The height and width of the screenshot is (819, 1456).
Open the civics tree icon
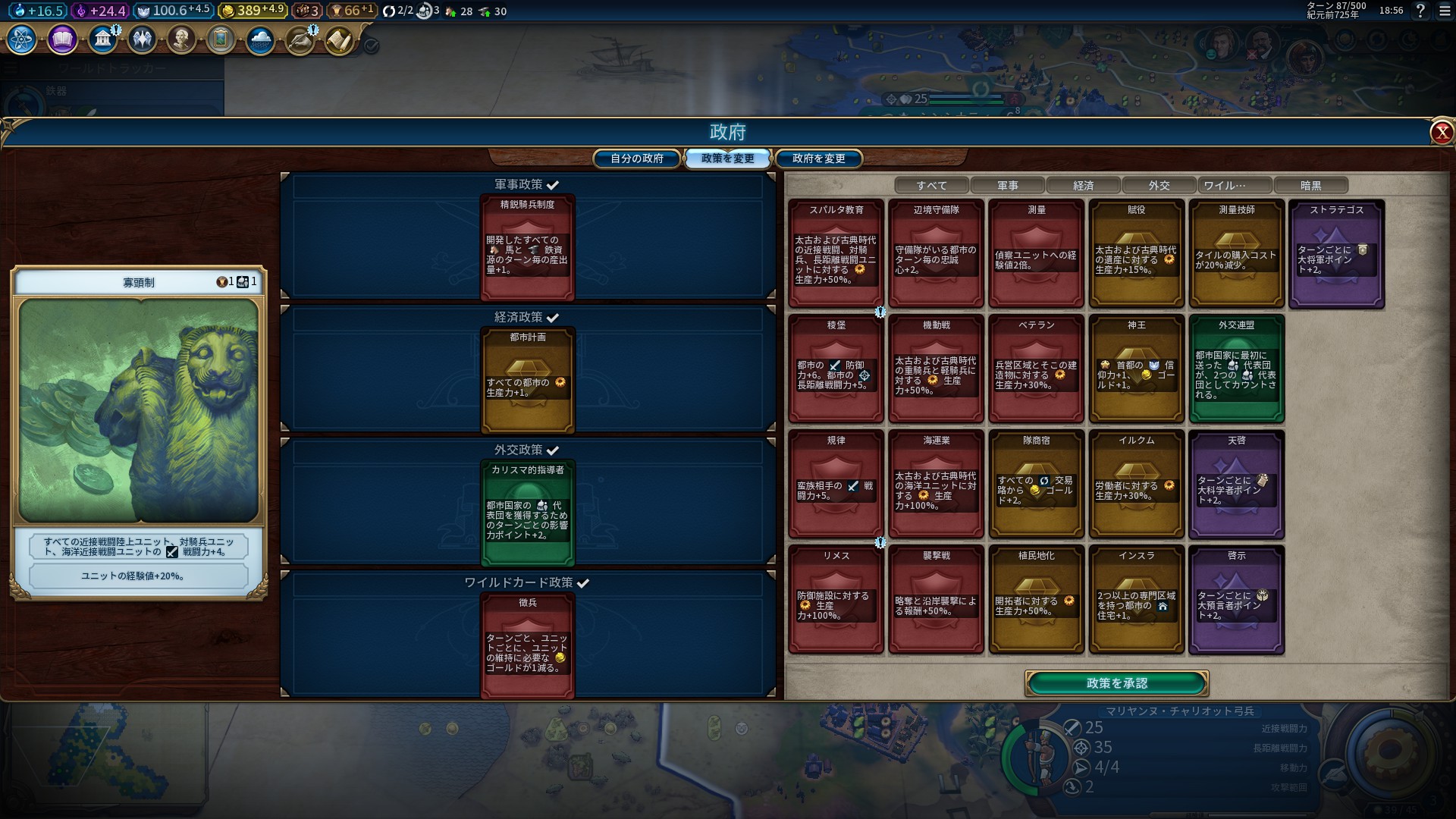click(x=62, y=39)
